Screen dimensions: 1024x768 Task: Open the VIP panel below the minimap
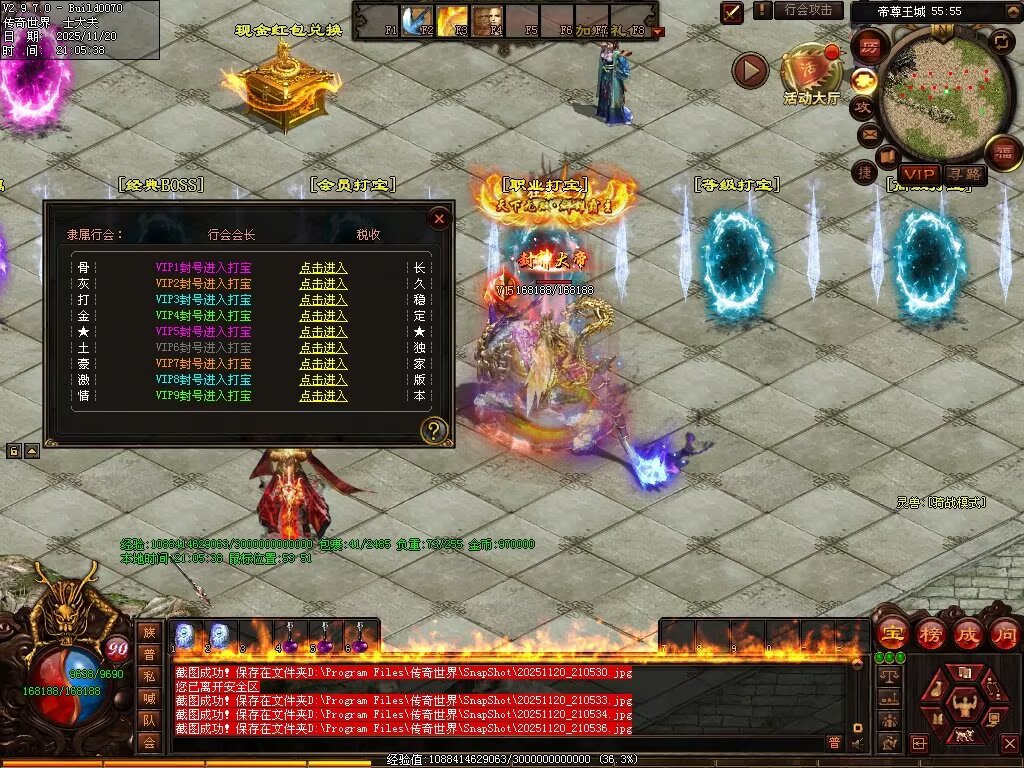[x=919, y=175]
